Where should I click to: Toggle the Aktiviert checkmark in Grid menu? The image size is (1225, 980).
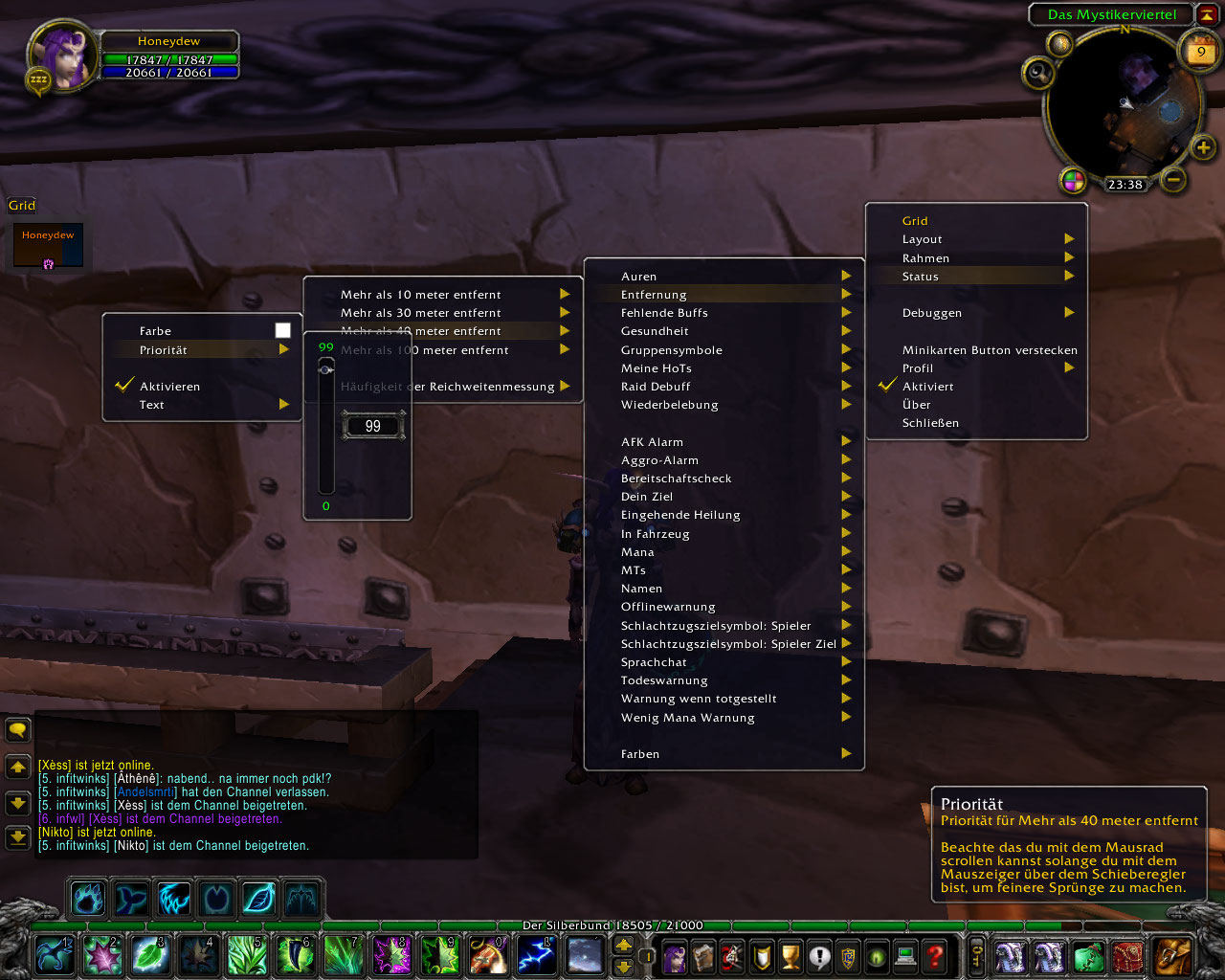(927, 387)
